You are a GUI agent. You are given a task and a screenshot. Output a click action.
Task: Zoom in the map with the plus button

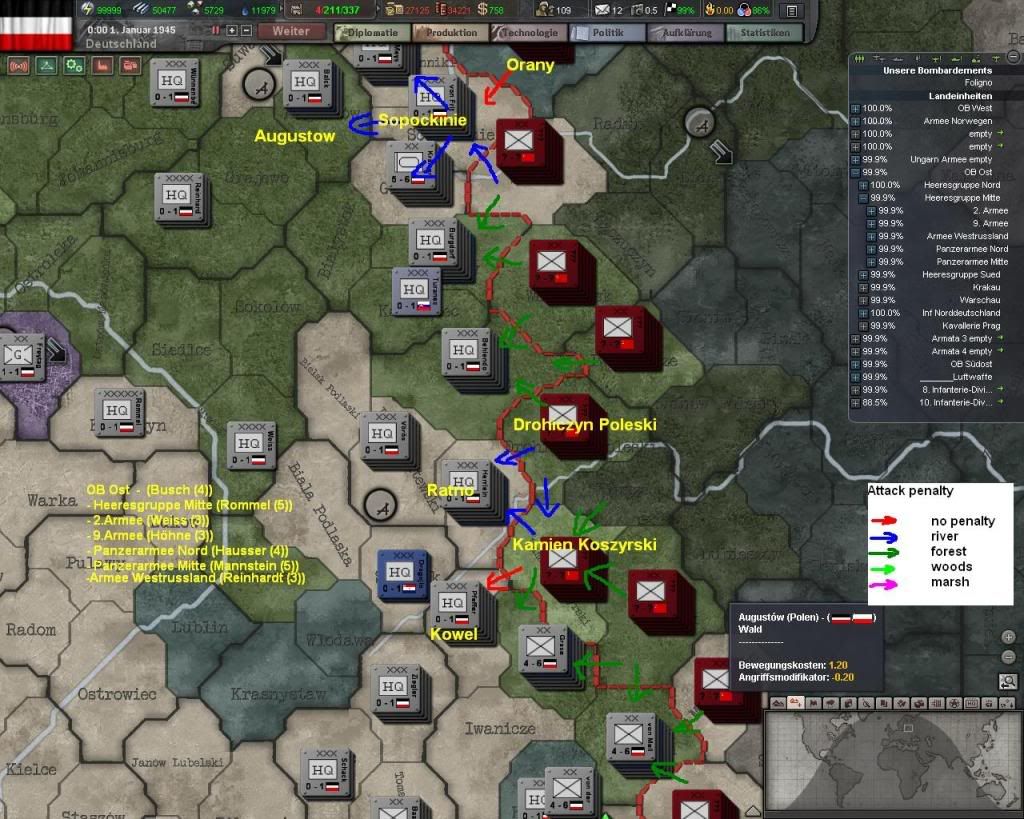tap(1008, 637)
